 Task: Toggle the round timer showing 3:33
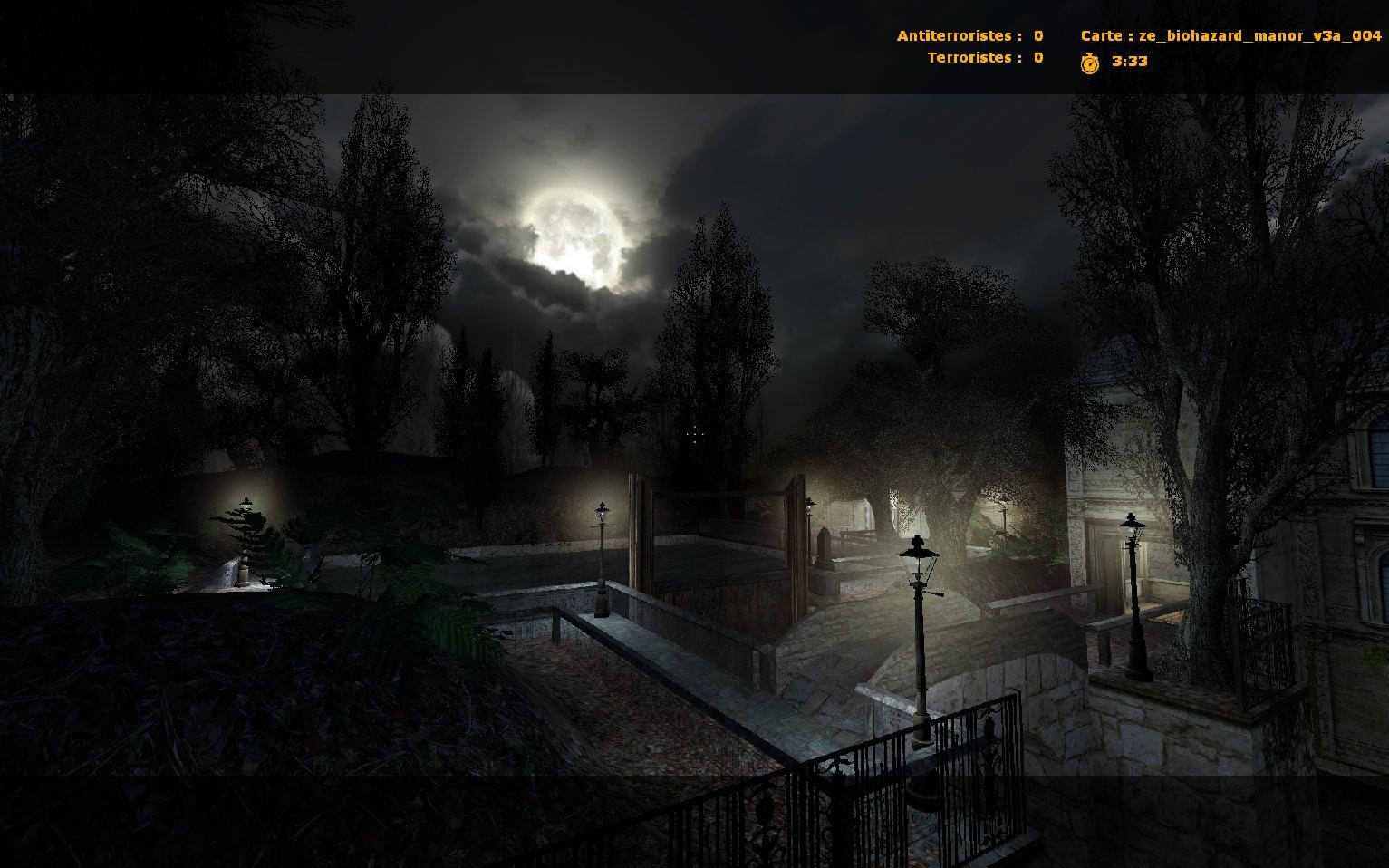click(1128, 62)
